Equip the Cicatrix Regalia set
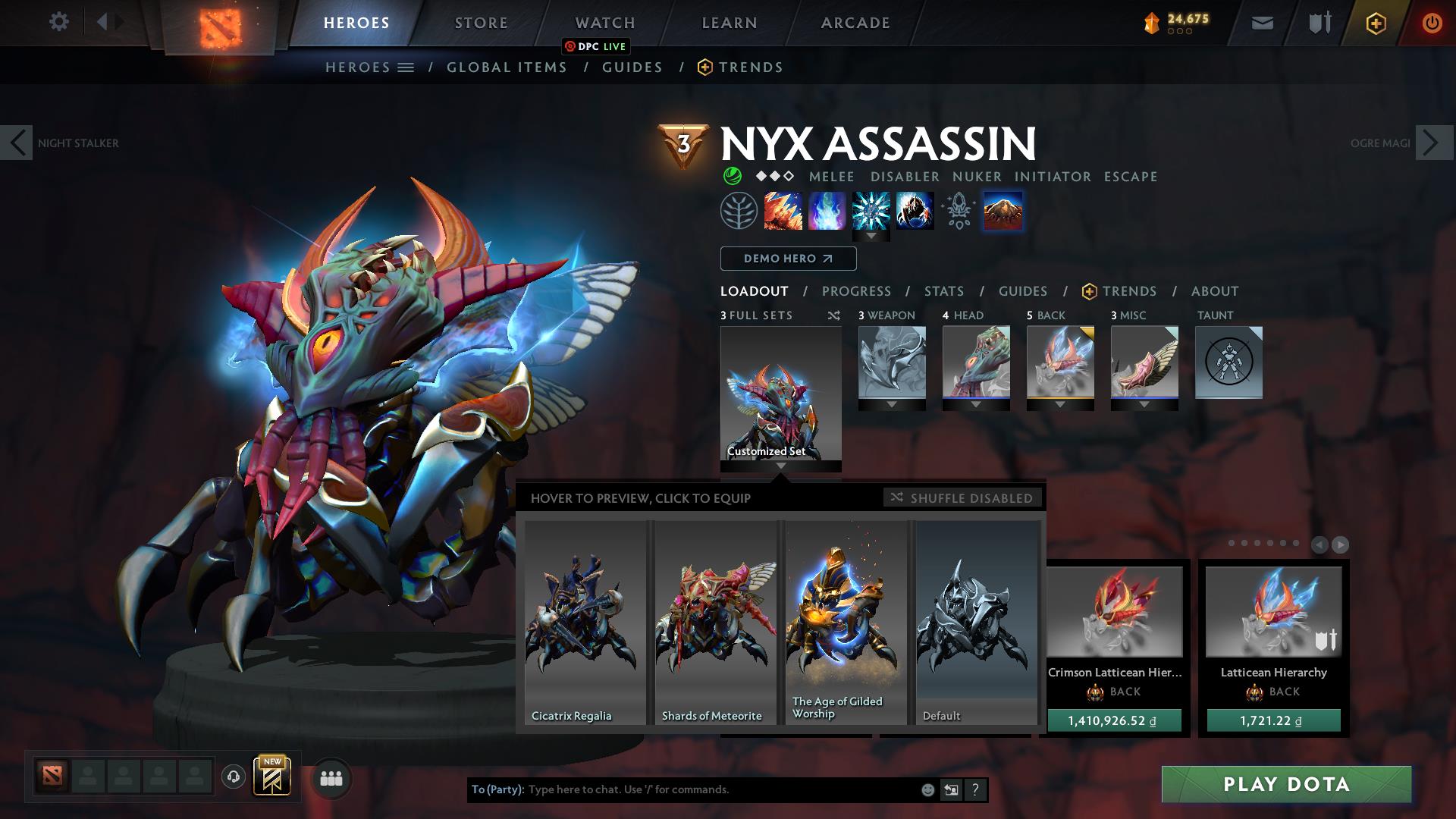The height and width of the screenshot is (819, 1456). coord(585,622)
